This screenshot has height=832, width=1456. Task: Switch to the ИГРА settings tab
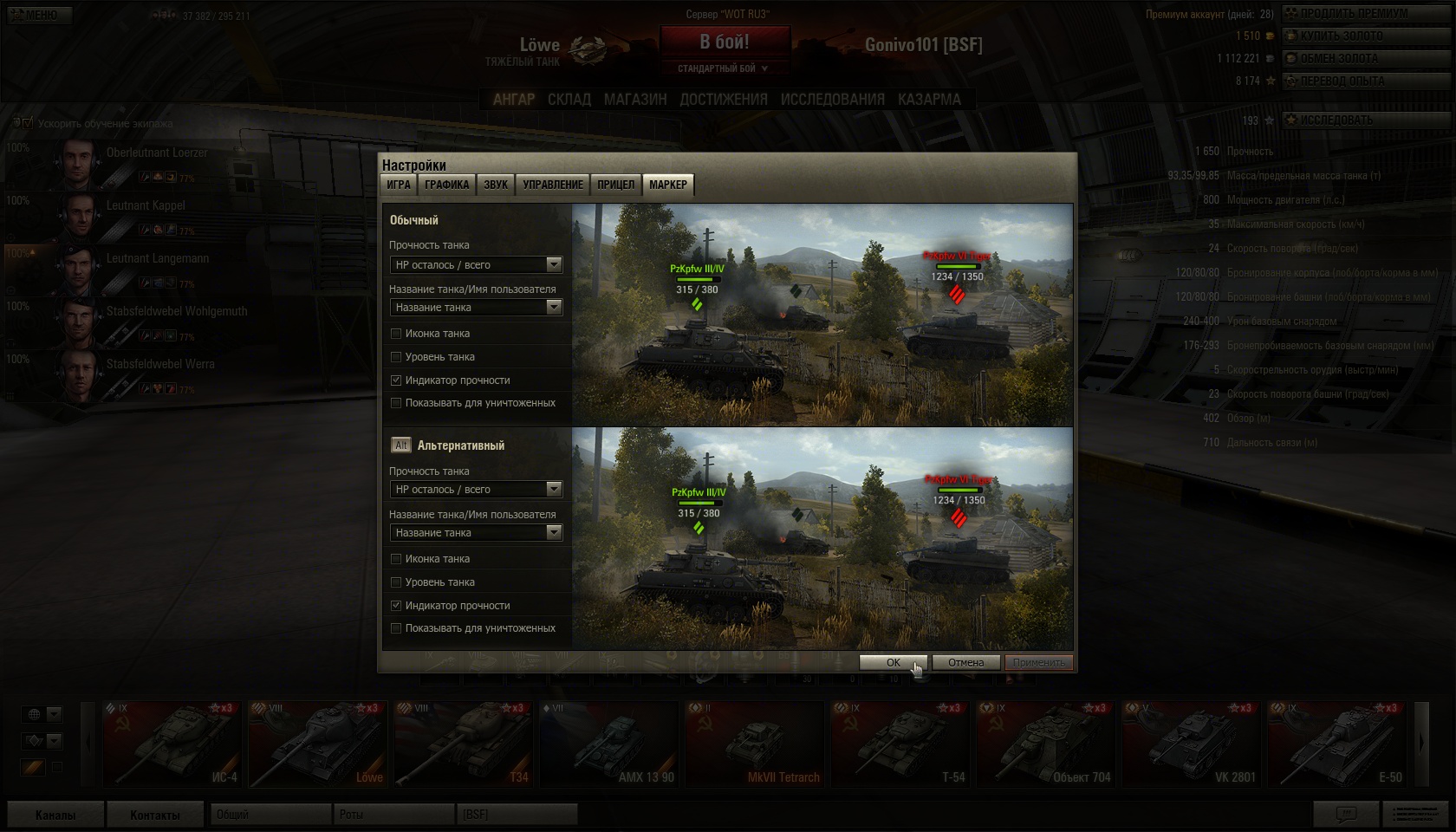(x=399, y=185)
